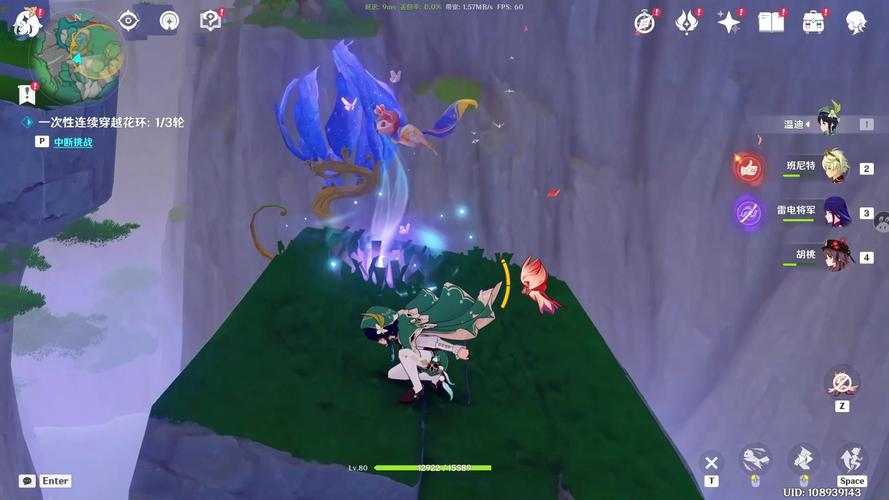Open the adventurer handbook book icon
The height and width of the screenshot is (500, 889).
(x=771, y=21)
